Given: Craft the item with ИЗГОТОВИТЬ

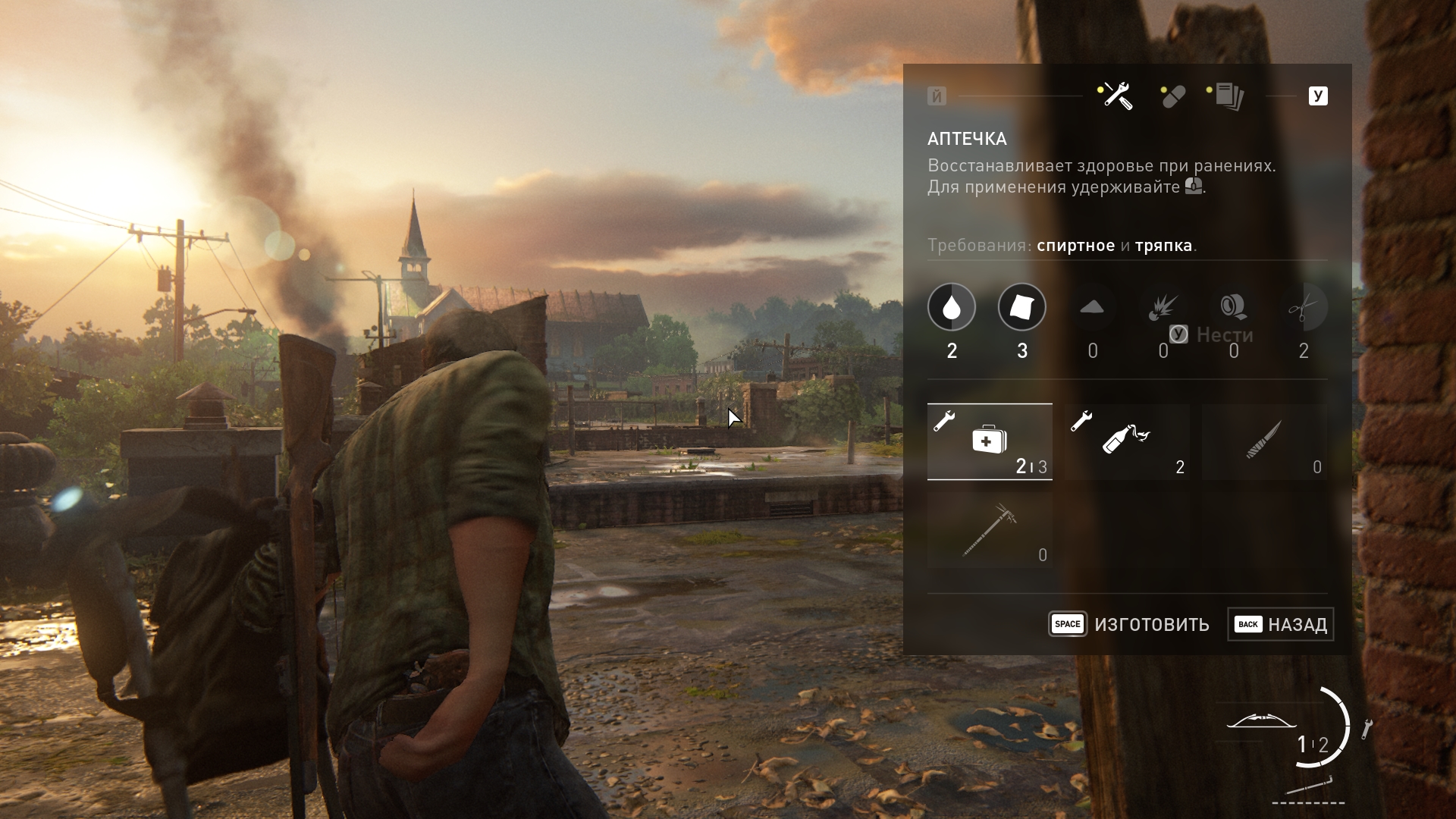Looking at the screenshot, I should pos(1129,624).
